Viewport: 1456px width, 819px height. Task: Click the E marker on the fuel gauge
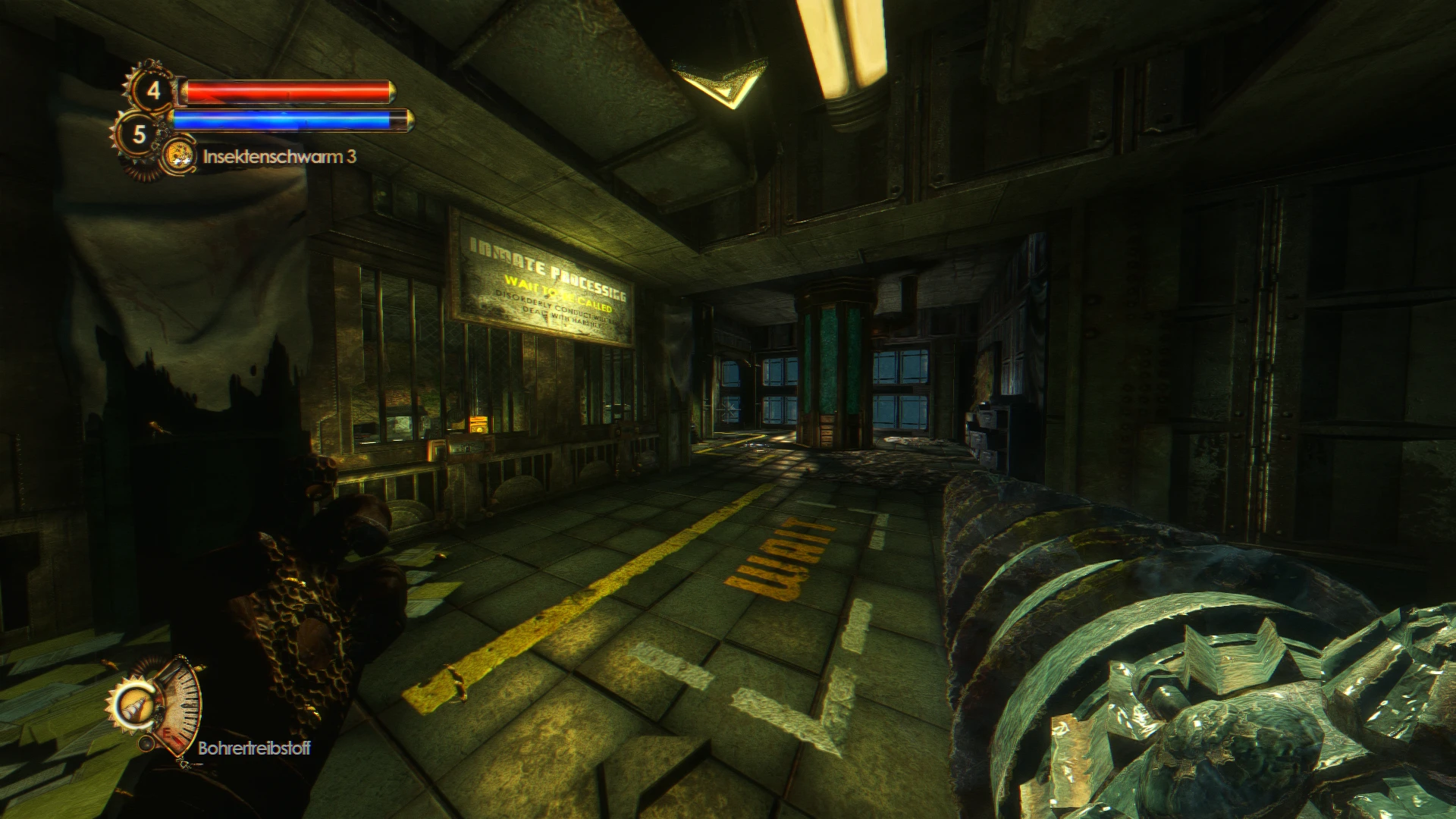[168, 733]
